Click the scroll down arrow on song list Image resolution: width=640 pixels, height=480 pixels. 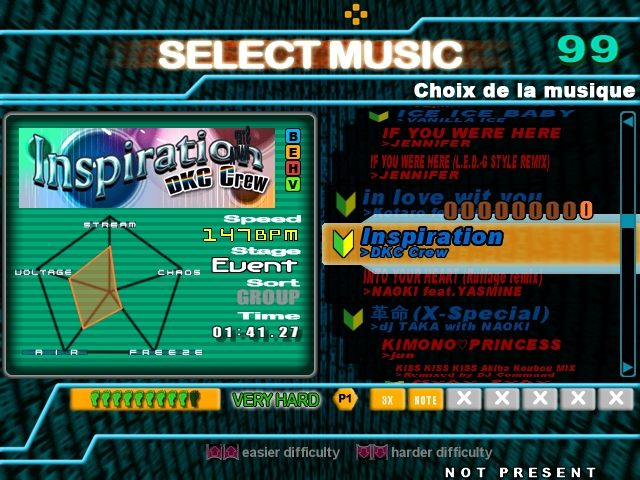click(x=627, y=366)
